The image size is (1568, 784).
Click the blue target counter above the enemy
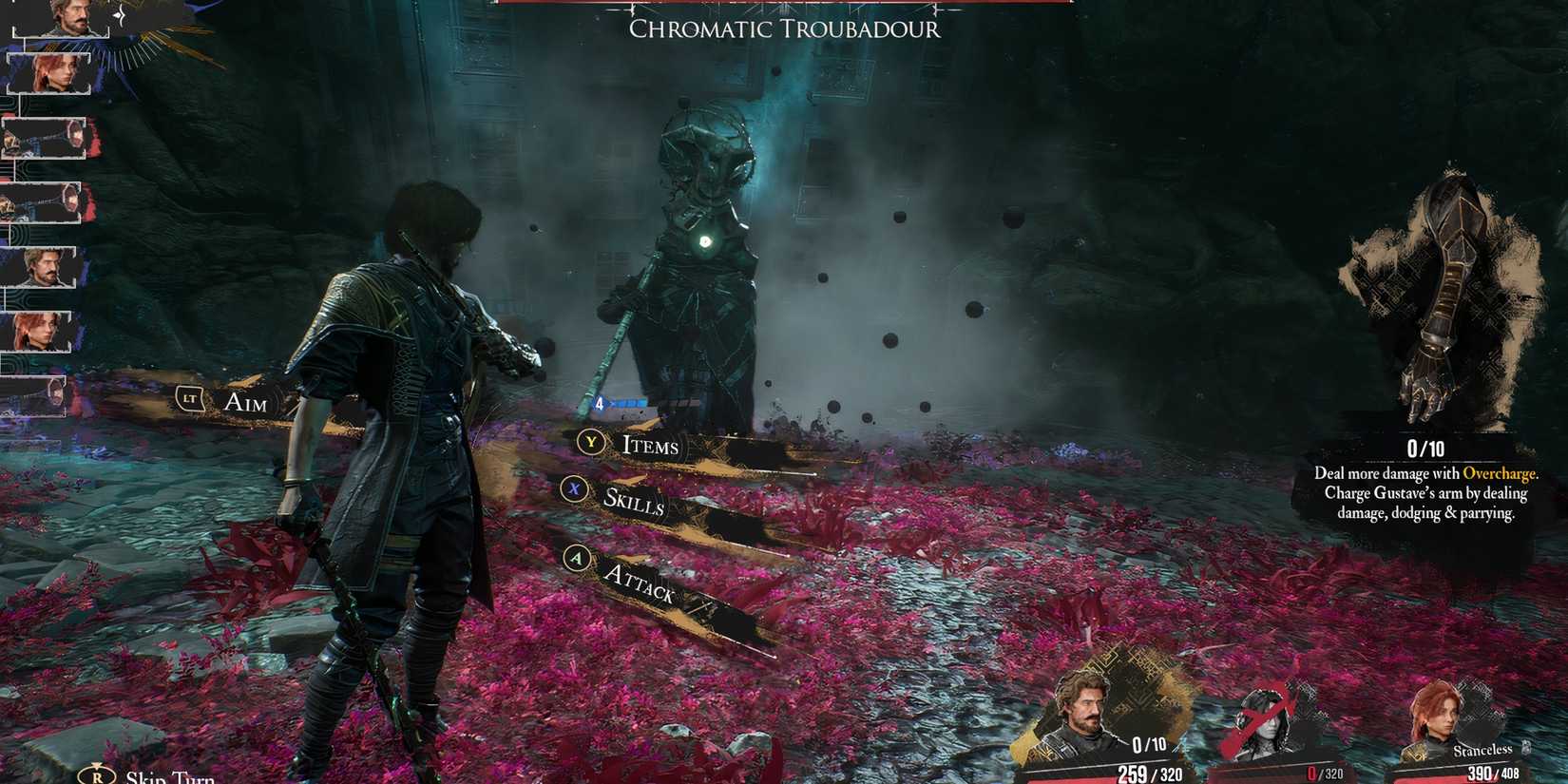[624, 402]
